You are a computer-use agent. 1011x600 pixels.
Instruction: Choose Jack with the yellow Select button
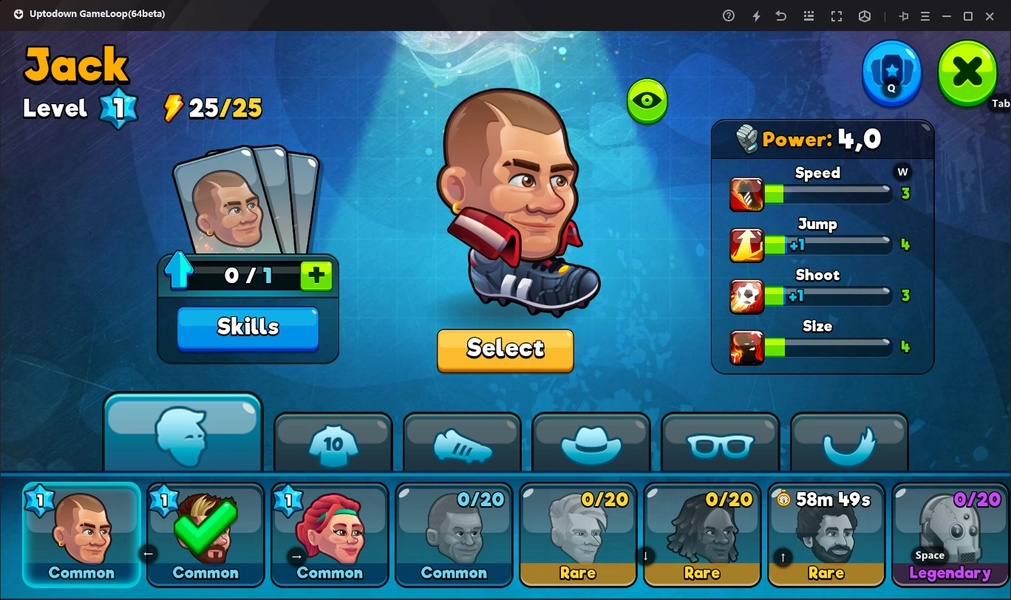tap(505, 349)
